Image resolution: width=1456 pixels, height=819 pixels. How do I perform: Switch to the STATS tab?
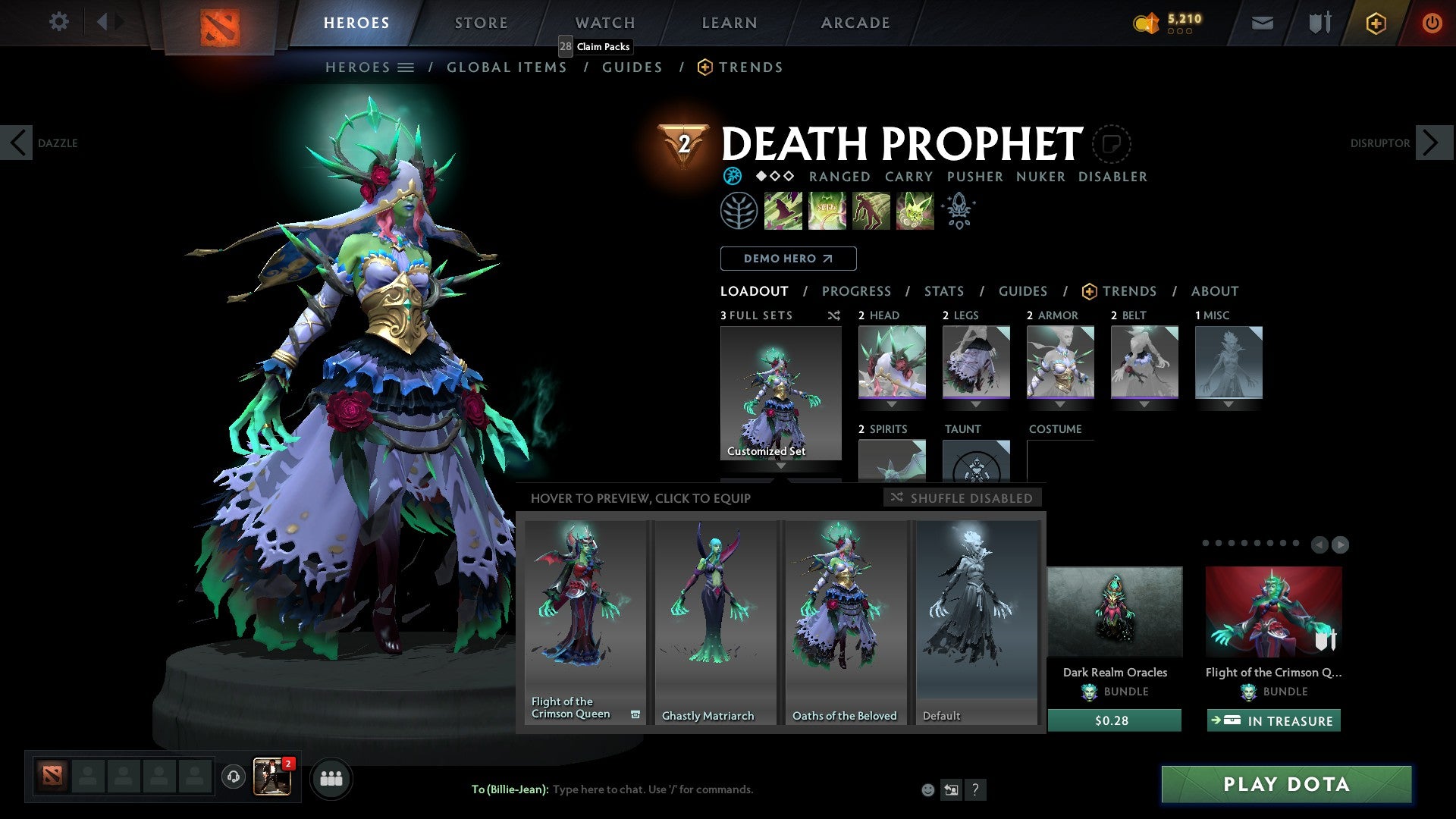[x=943, y=291]
